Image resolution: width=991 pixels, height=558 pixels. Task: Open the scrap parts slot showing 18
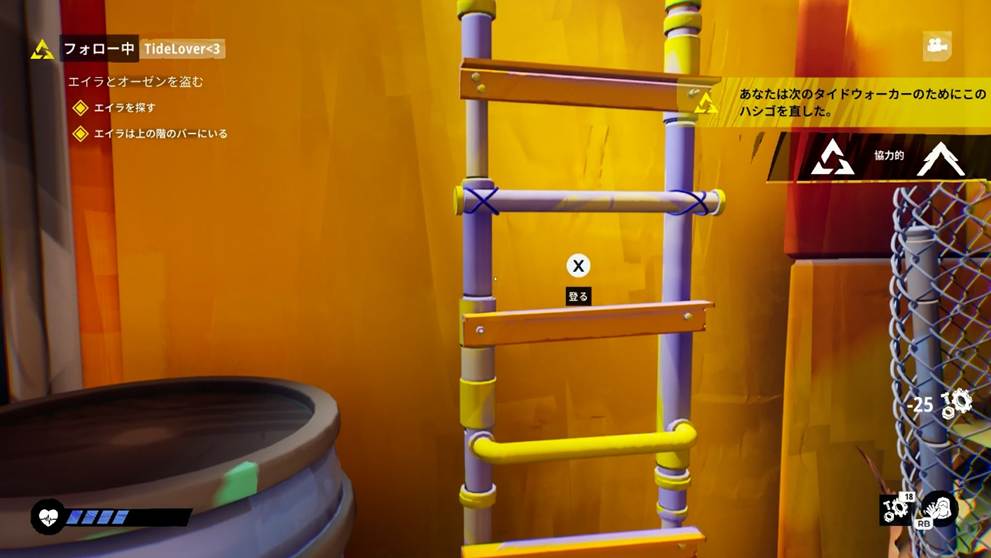point(896,509)
